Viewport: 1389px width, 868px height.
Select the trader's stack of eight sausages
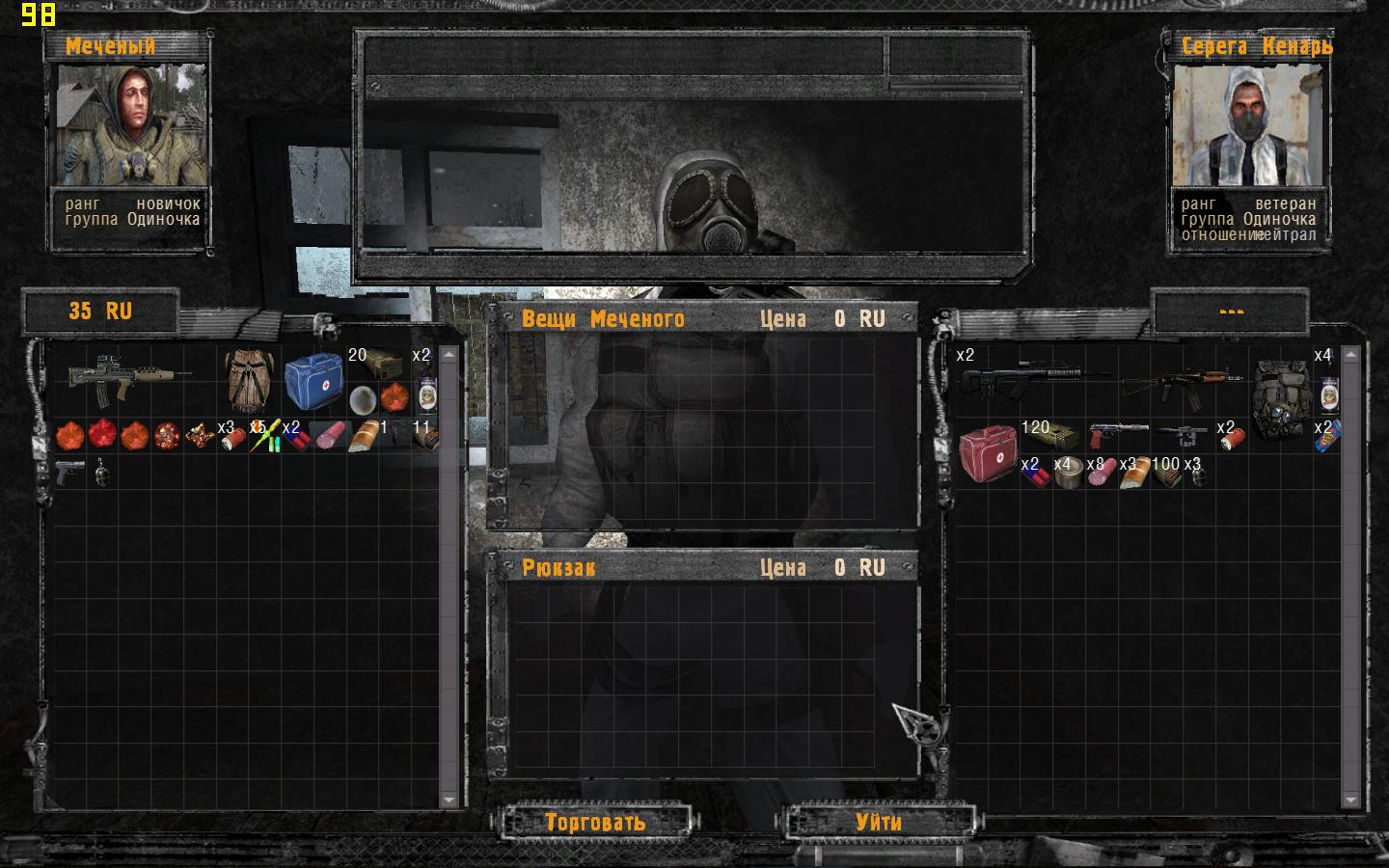click(1102, 472)
